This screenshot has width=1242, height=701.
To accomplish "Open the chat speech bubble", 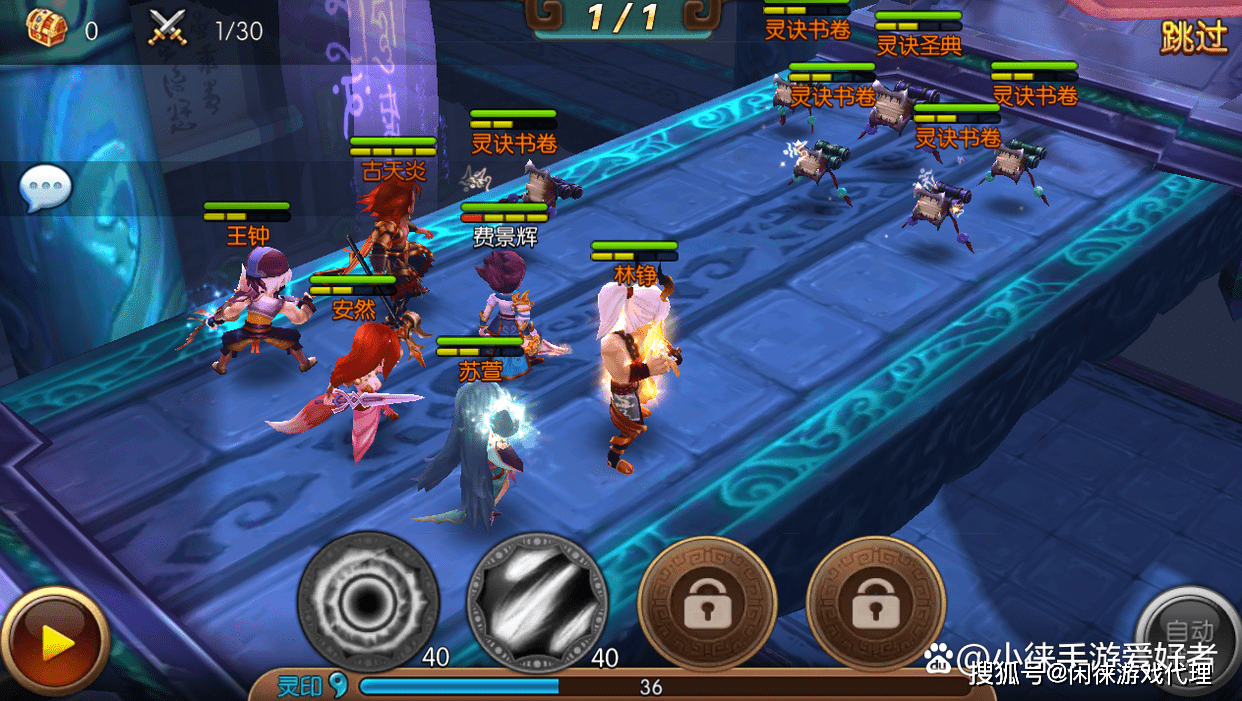I will (x=46, y=187).
